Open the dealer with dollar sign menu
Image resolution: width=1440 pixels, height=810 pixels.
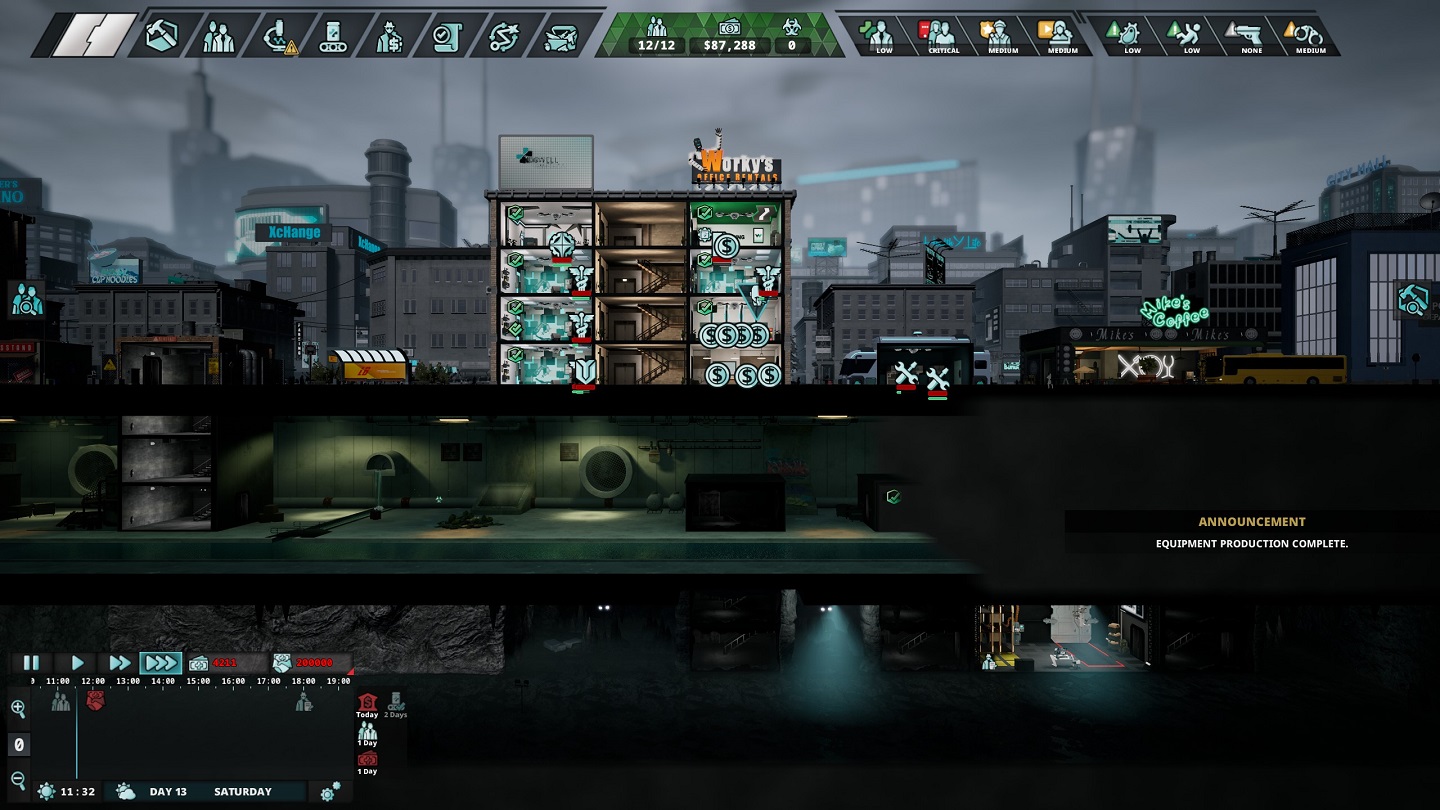point(389,36)
